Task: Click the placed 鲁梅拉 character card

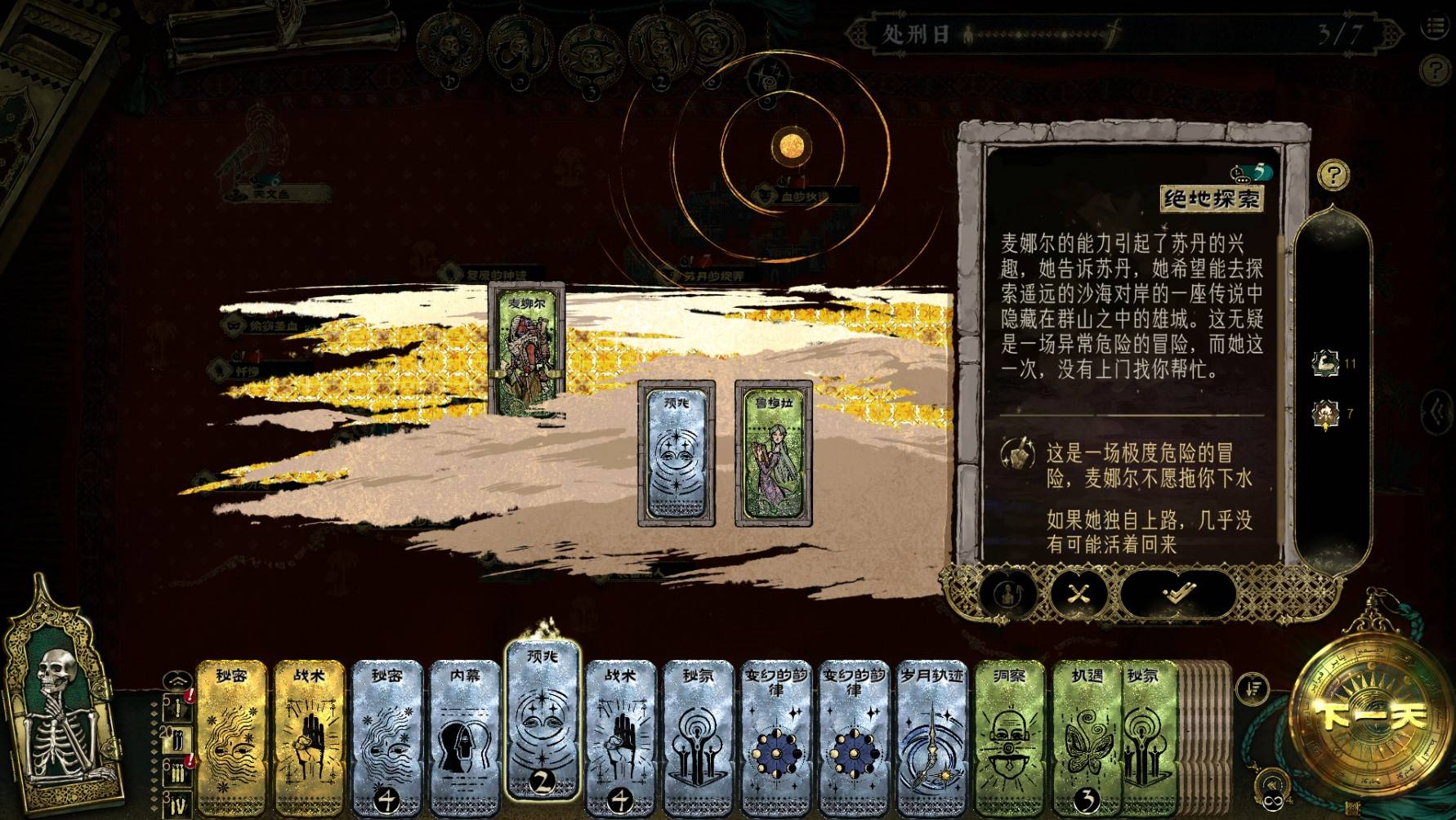Action: (773, 453)
